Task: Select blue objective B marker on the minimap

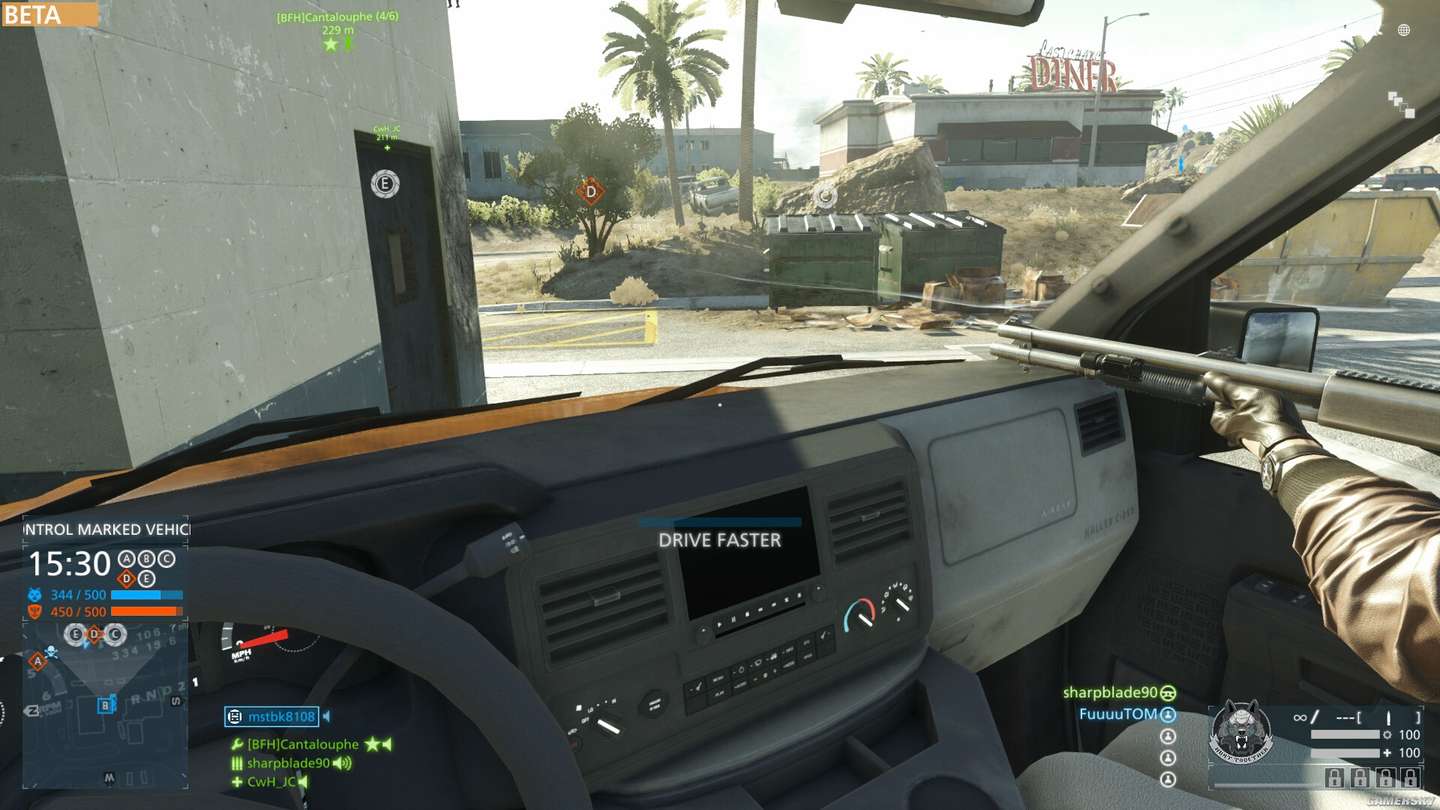Action: tap(105, 705)
